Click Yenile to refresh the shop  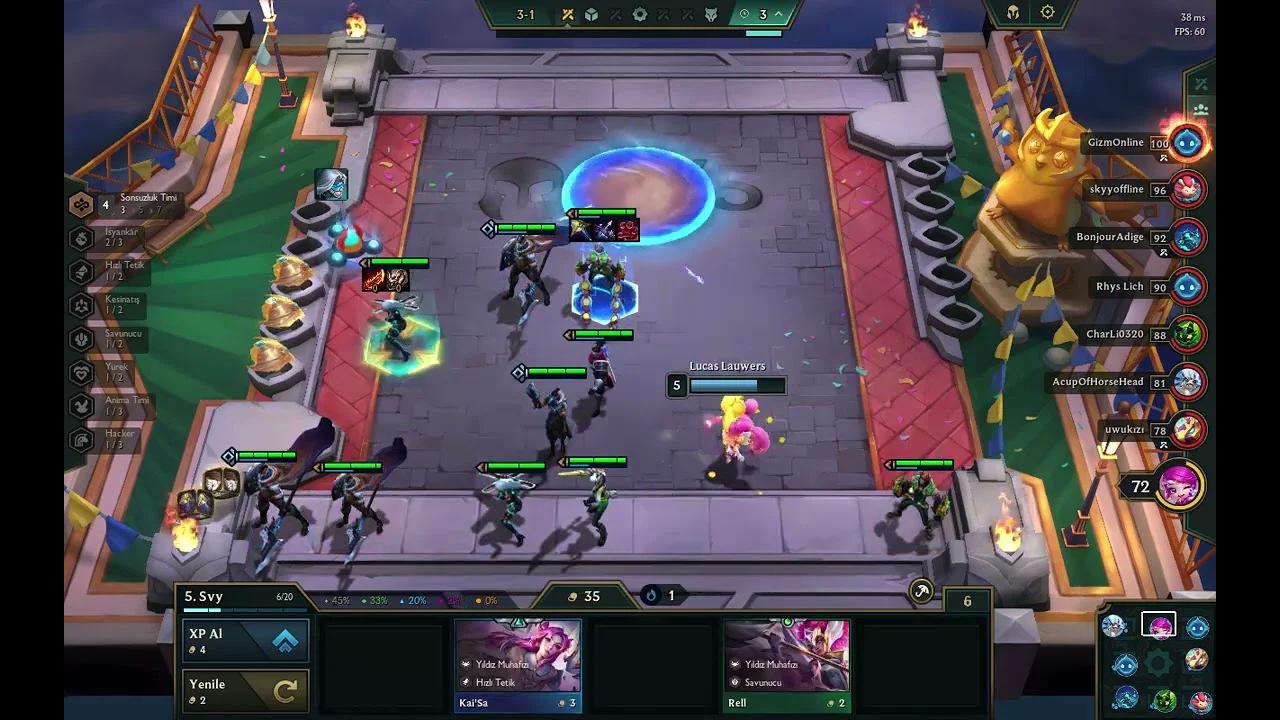pyautogui.click(x=245, y=690)
